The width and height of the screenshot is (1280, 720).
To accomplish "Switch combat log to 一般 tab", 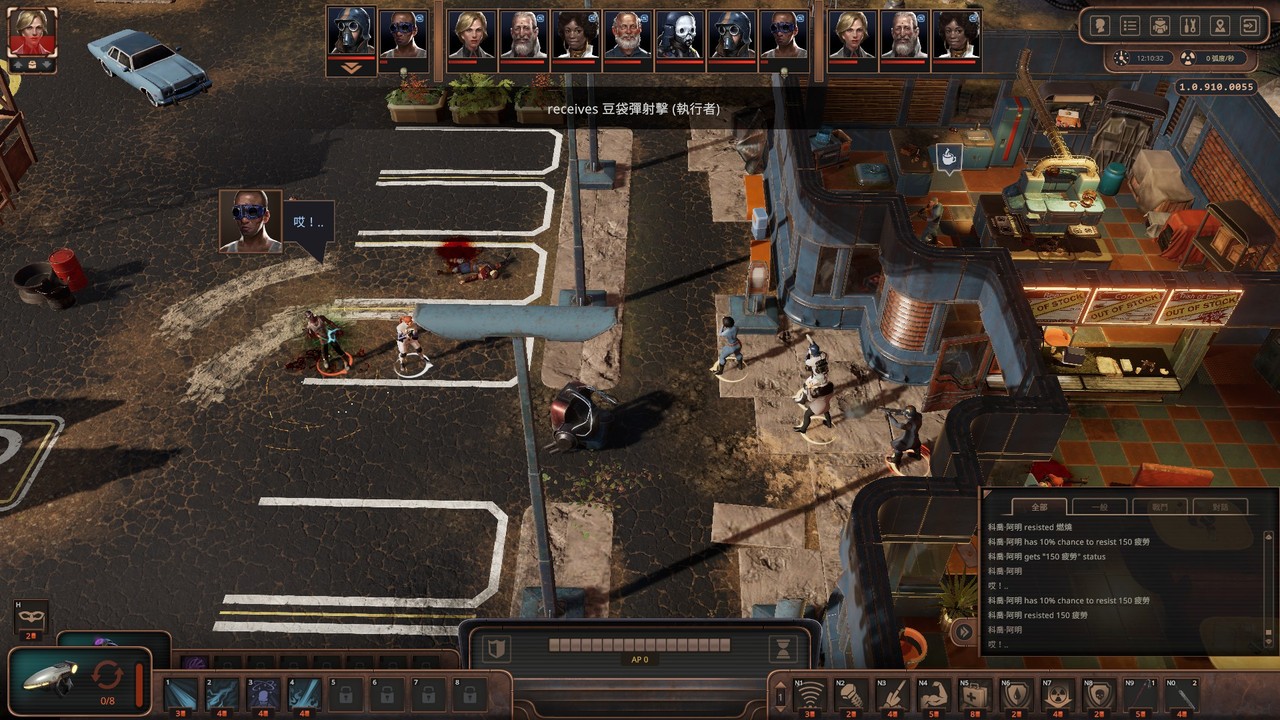I will click(1100, 507).
